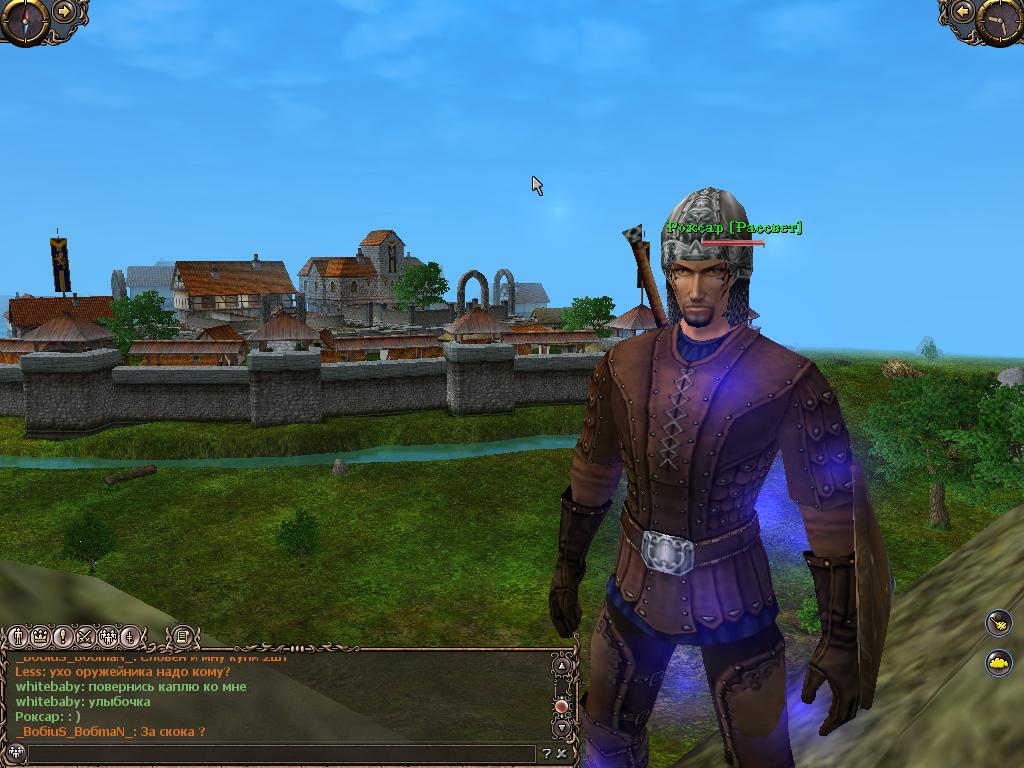Select the group of people chat icon
Viewport: 1024px width, 768px height.
click(x=106, y=636)
